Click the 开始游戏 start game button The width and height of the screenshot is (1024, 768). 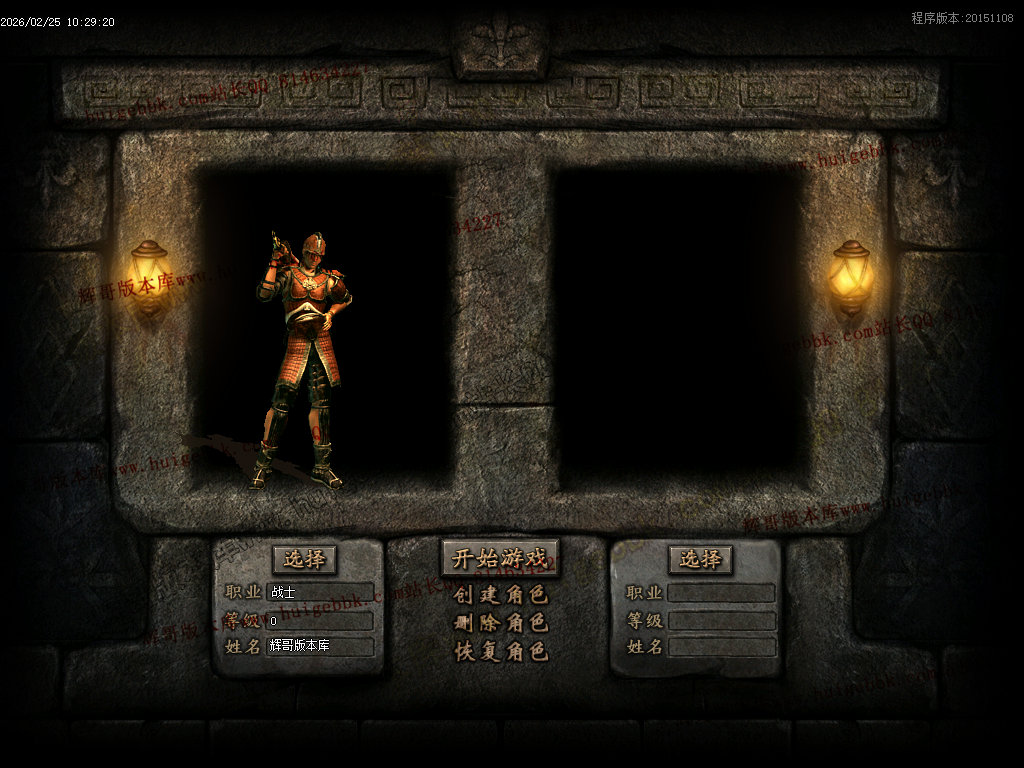click(x=500, y=558)
